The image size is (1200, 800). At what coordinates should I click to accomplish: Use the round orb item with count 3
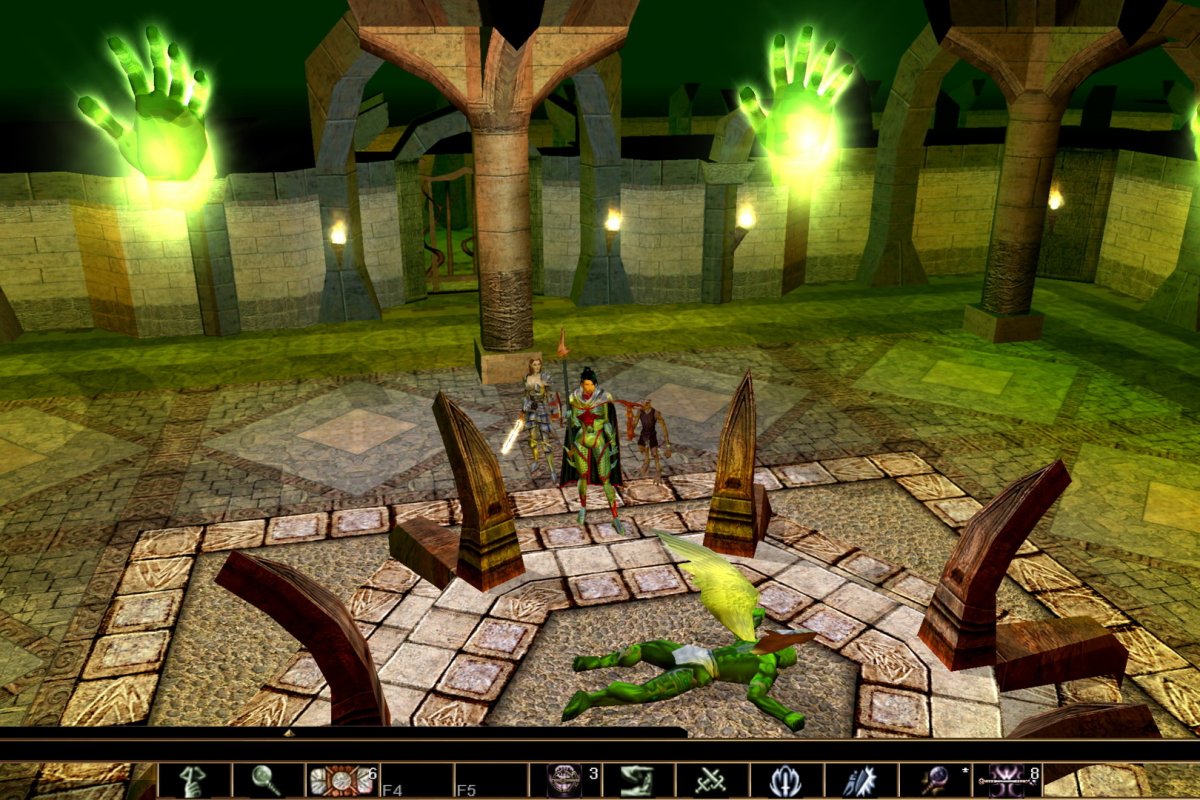[x=565, y=780]
